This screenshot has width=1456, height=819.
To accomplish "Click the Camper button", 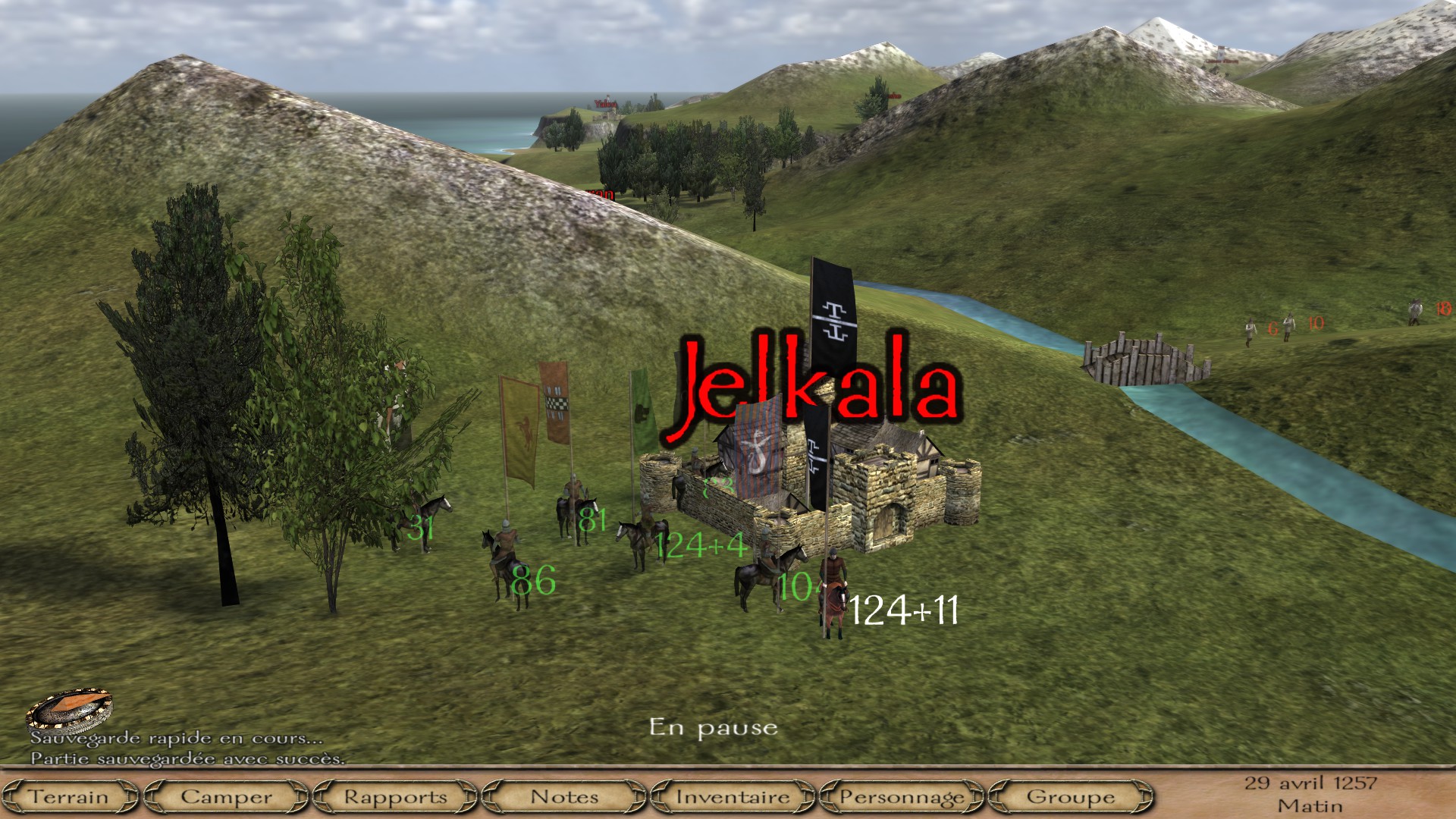I will 226,797.
